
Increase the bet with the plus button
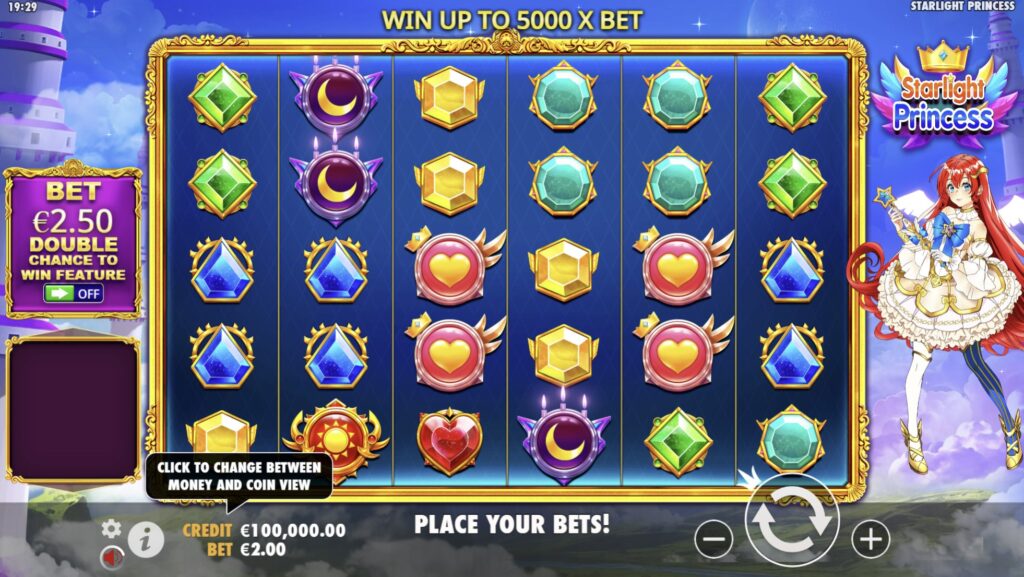(x=870, y=539)
